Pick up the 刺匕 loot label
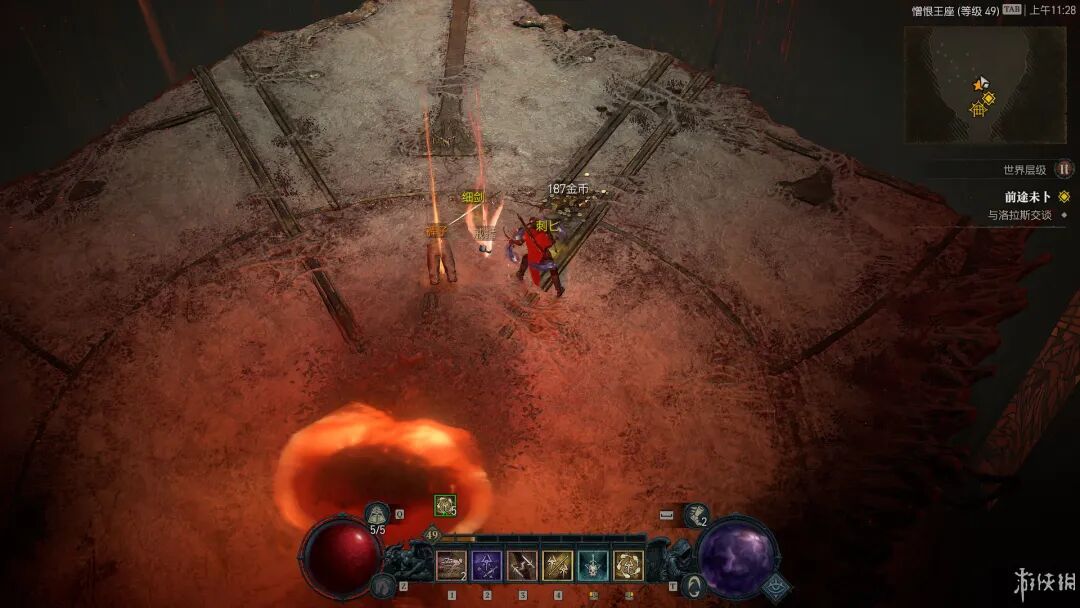The height and width of the screenshot is (608, 1080). (x=546, y=226)
